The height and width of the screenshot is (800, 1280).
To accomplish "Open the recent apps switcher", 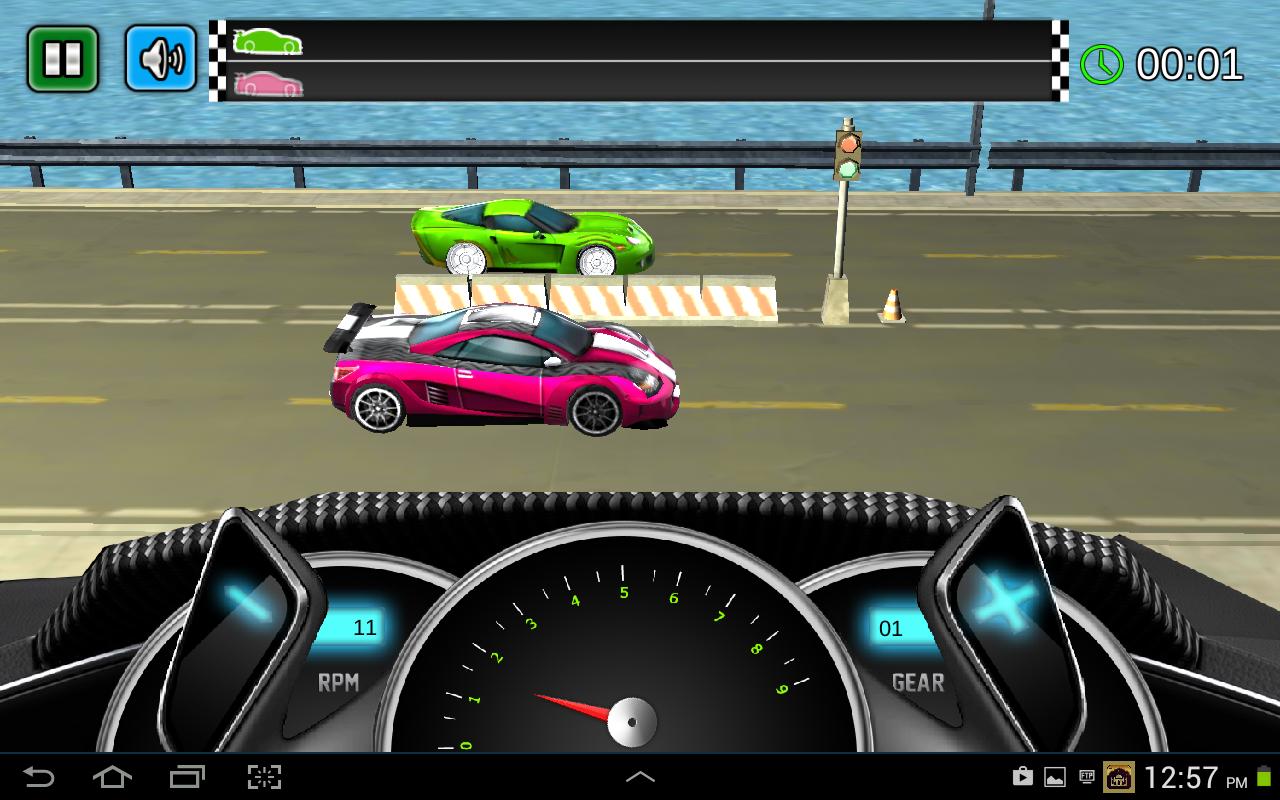I will click(x=187, y=775).
